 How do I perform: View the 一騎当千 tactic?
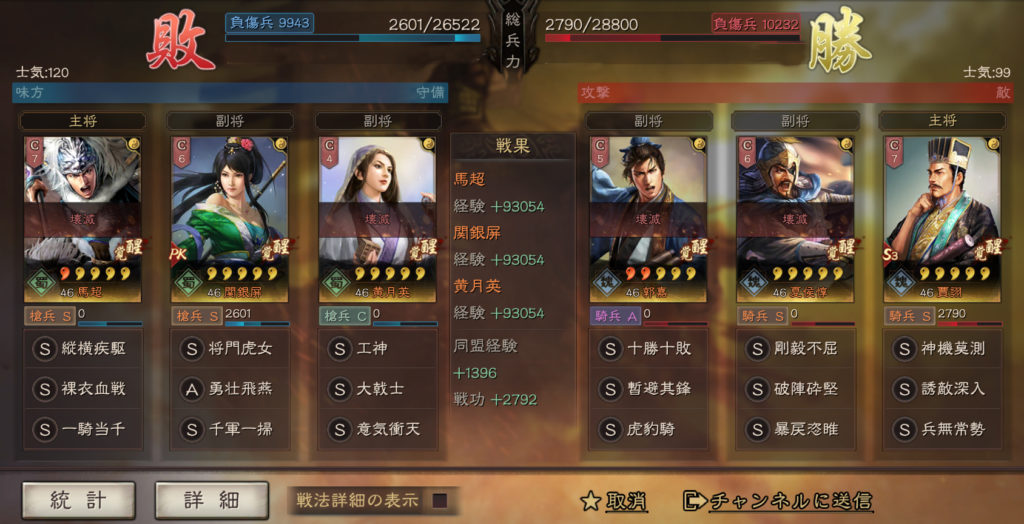point(83,429)
